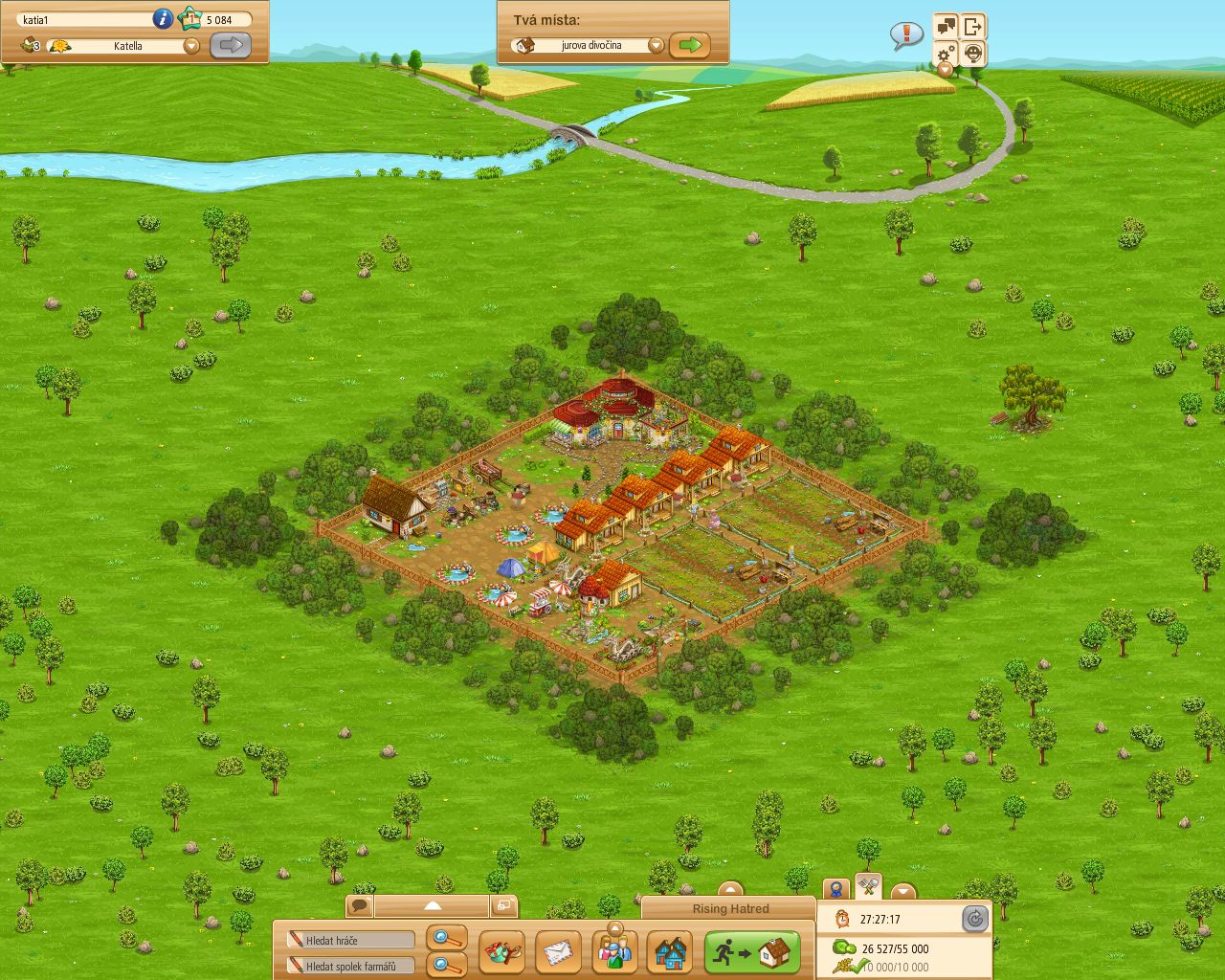Open the friends list panel
1225x980 pixels.
coord(615,952)
